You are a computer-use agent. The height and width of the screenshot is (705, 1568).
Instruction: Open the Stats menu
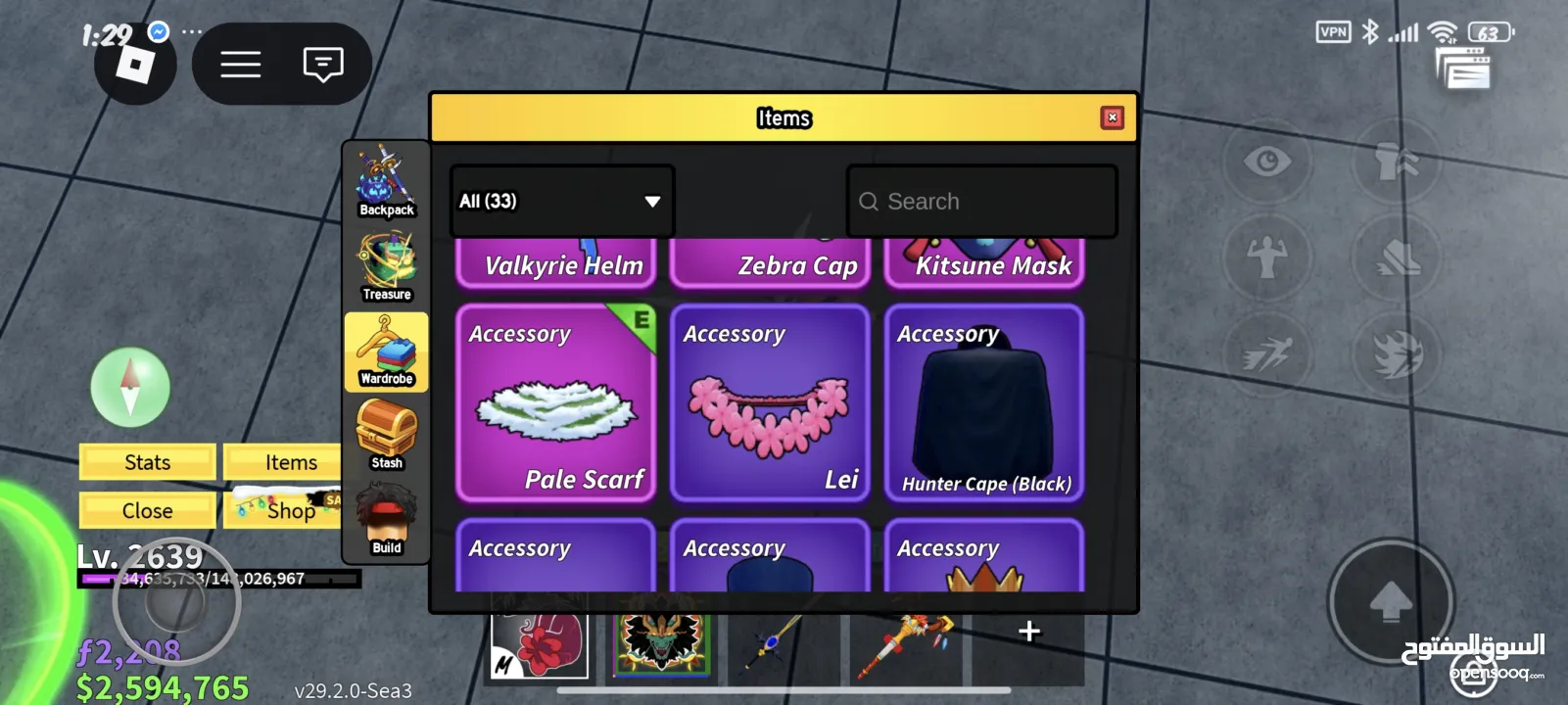click(x=147, y=462)
